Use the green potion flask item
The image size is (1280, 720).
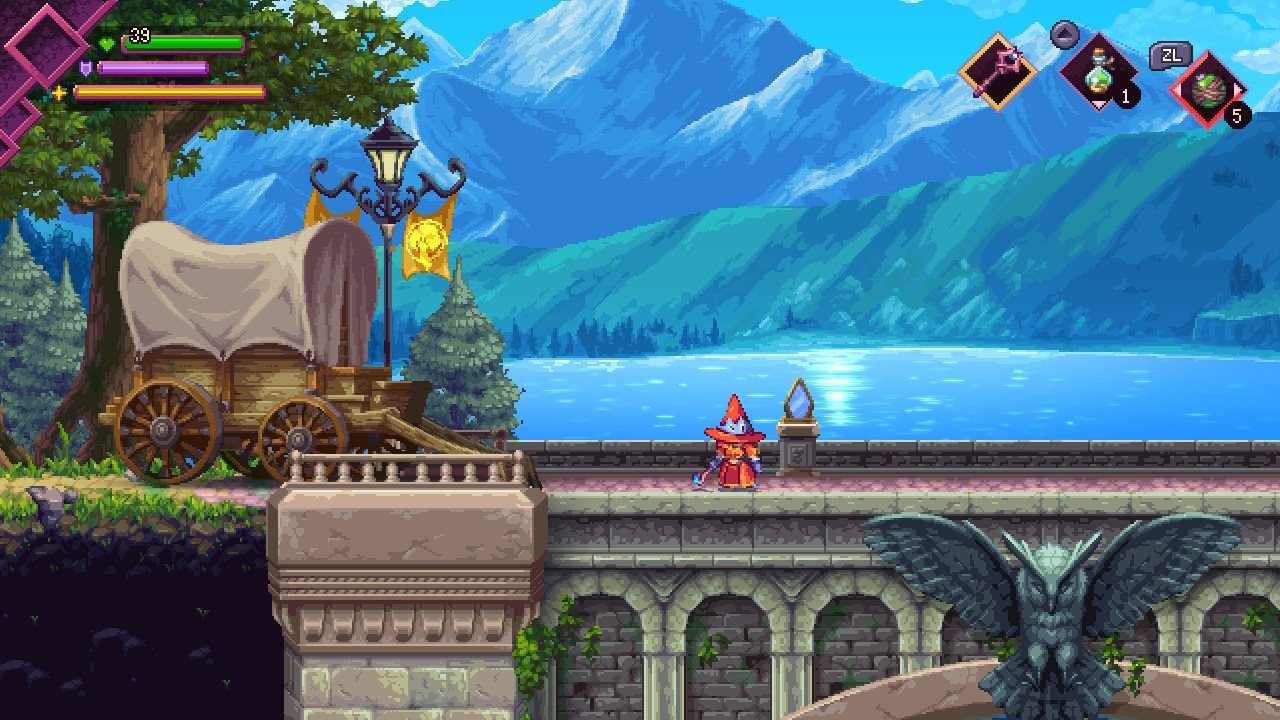coord(1098,73)
